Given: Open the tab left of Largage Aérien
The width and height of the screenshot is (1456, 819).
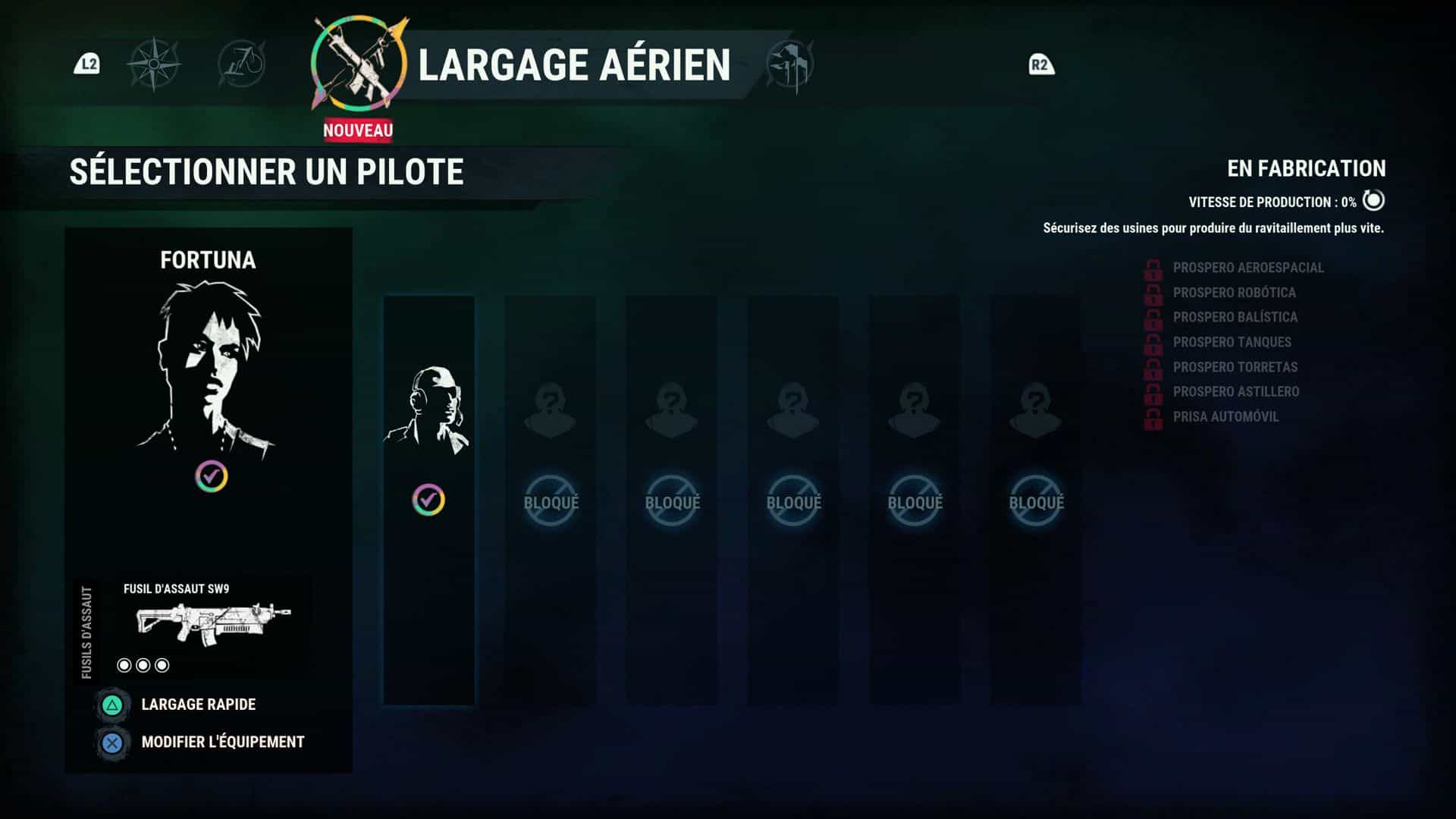Looking at the screenshot, I should (242, 64).
